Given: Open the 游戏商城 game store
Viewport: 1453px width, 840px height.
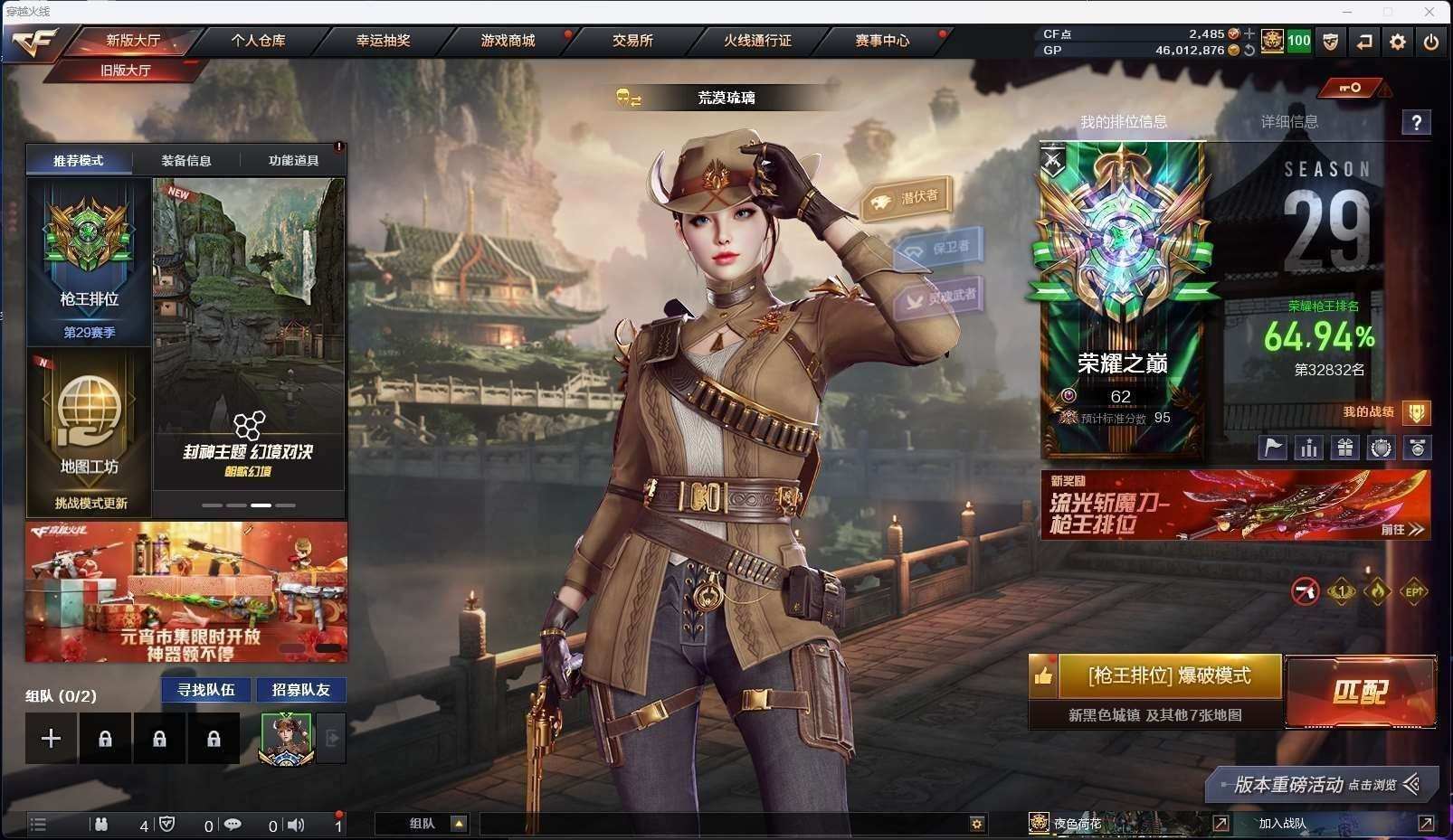Looking at the screenshot, I should 508,41.
